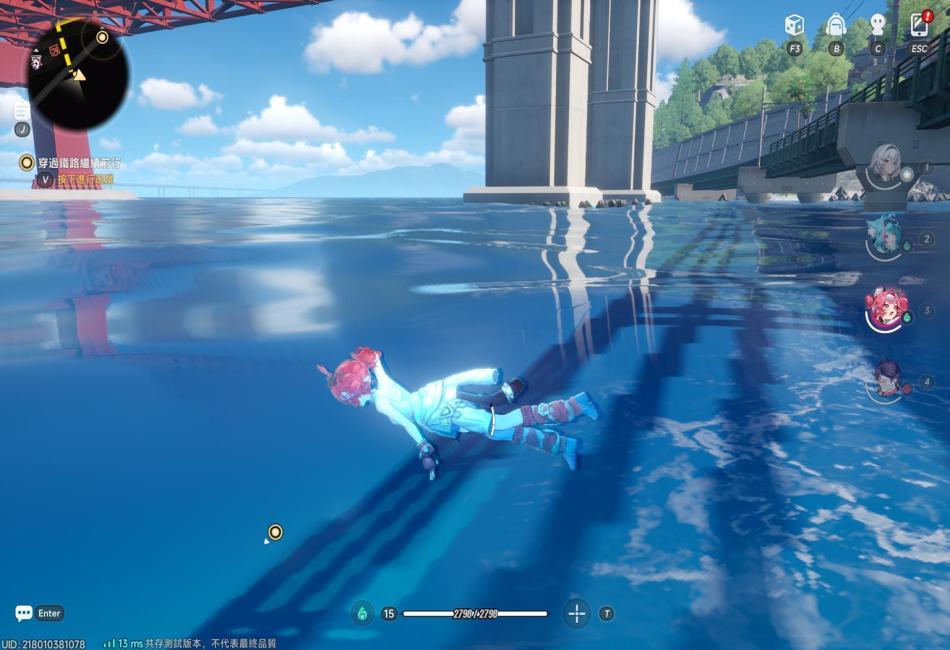Open the character screen icon
This screenshot has width=950, height=650.
pos(878,25)
